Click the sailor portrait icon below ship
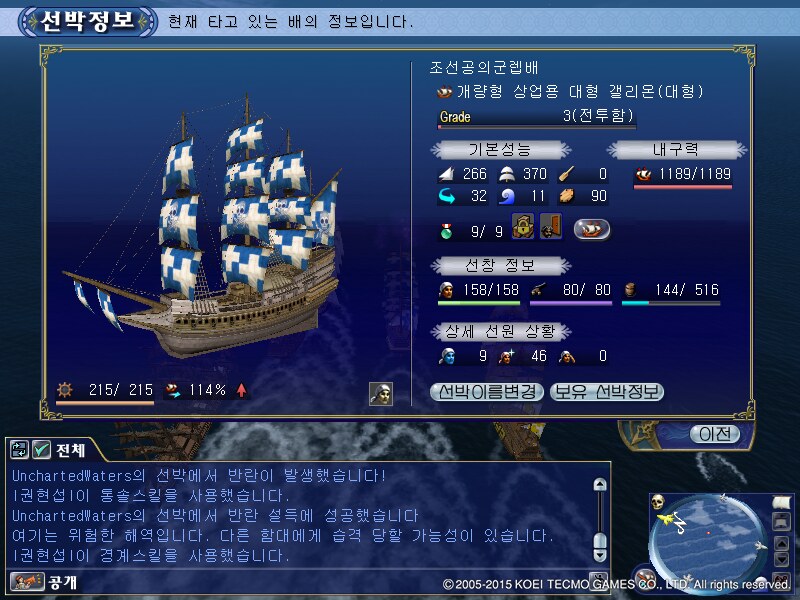The width and height of the screenshot is (800, 600). [x=381, y=393]
